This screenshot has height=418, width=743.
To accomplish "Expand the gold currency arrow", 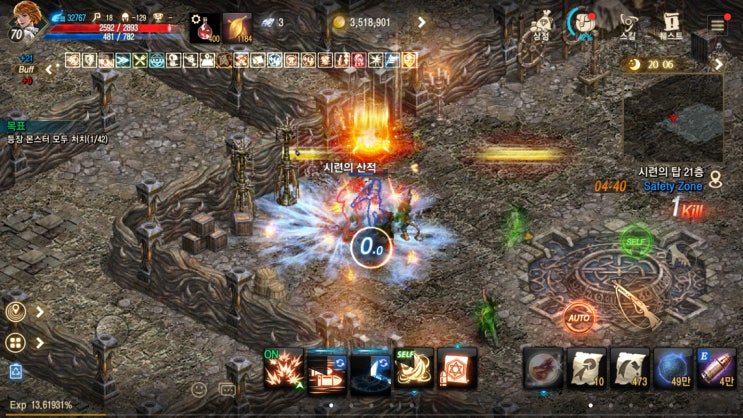I will (x=420, y=22).
